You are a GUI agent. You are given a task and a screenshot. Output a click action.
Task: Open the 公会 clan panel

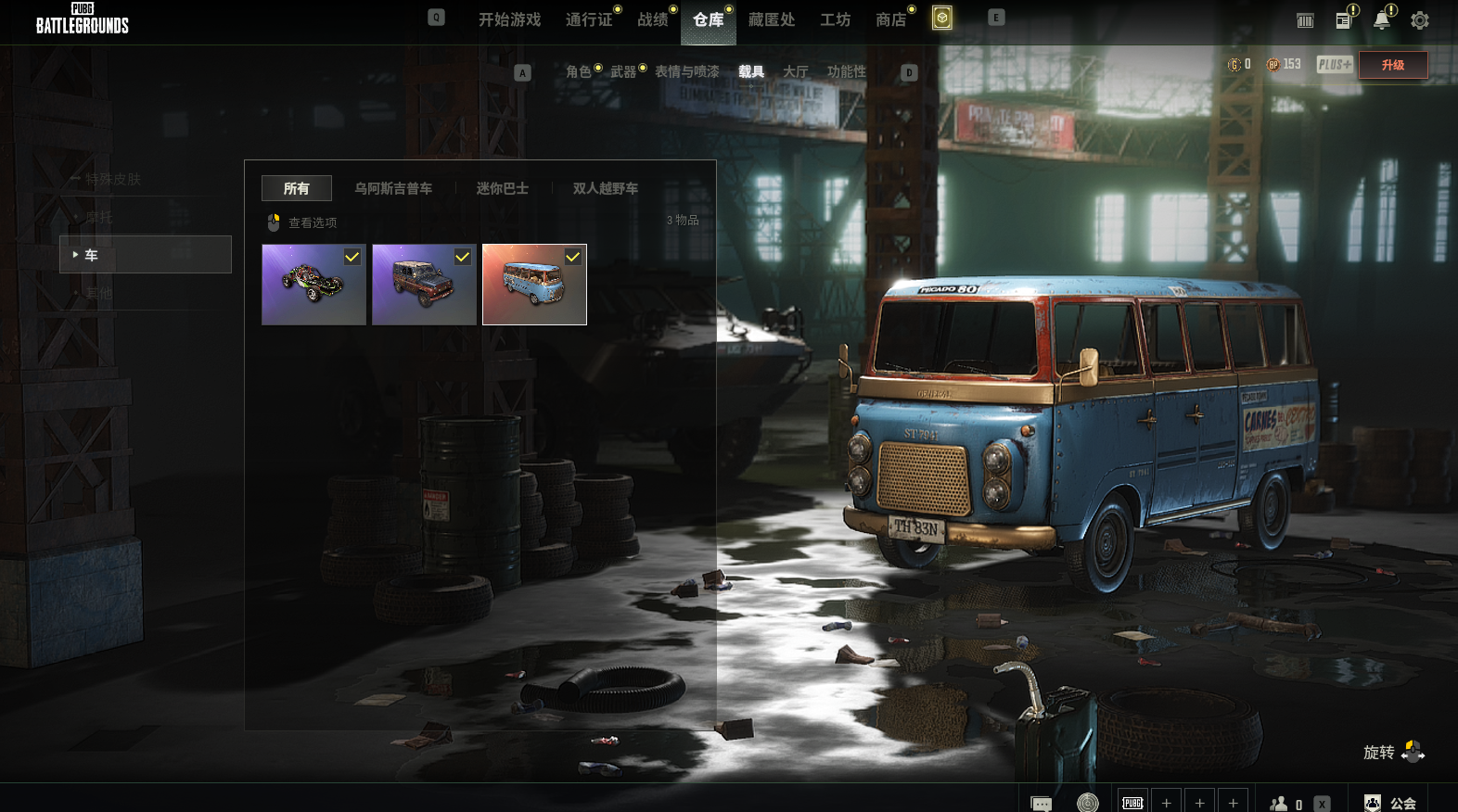1391,803
